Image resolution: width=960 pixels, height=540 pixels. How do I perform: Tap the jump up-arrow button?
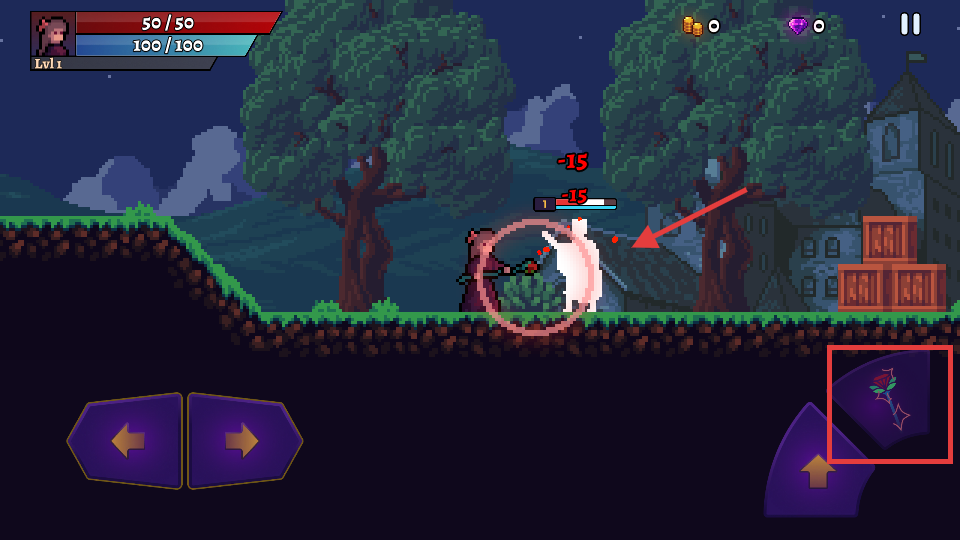(817, 468)
